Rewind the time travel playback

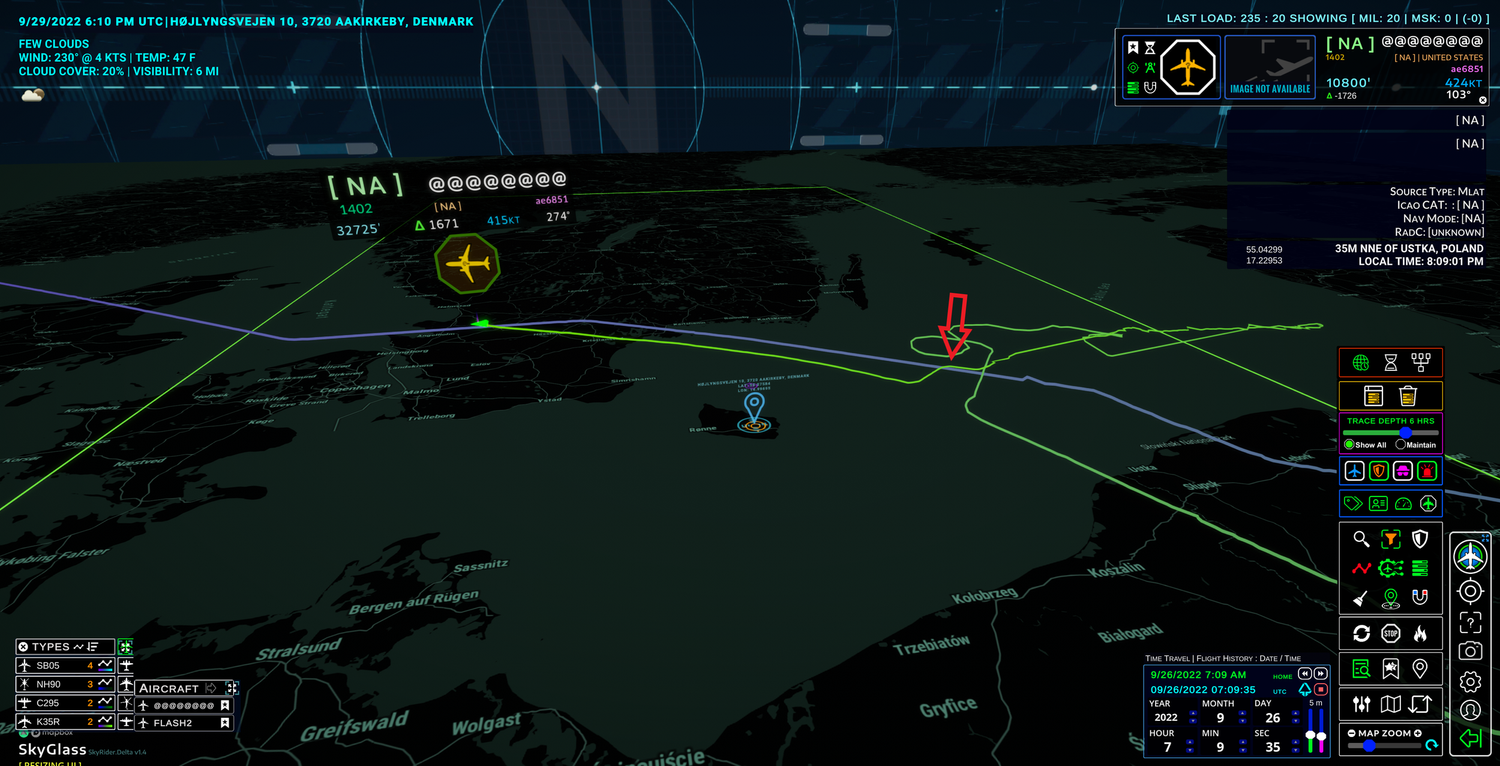tap(1305, 674)
